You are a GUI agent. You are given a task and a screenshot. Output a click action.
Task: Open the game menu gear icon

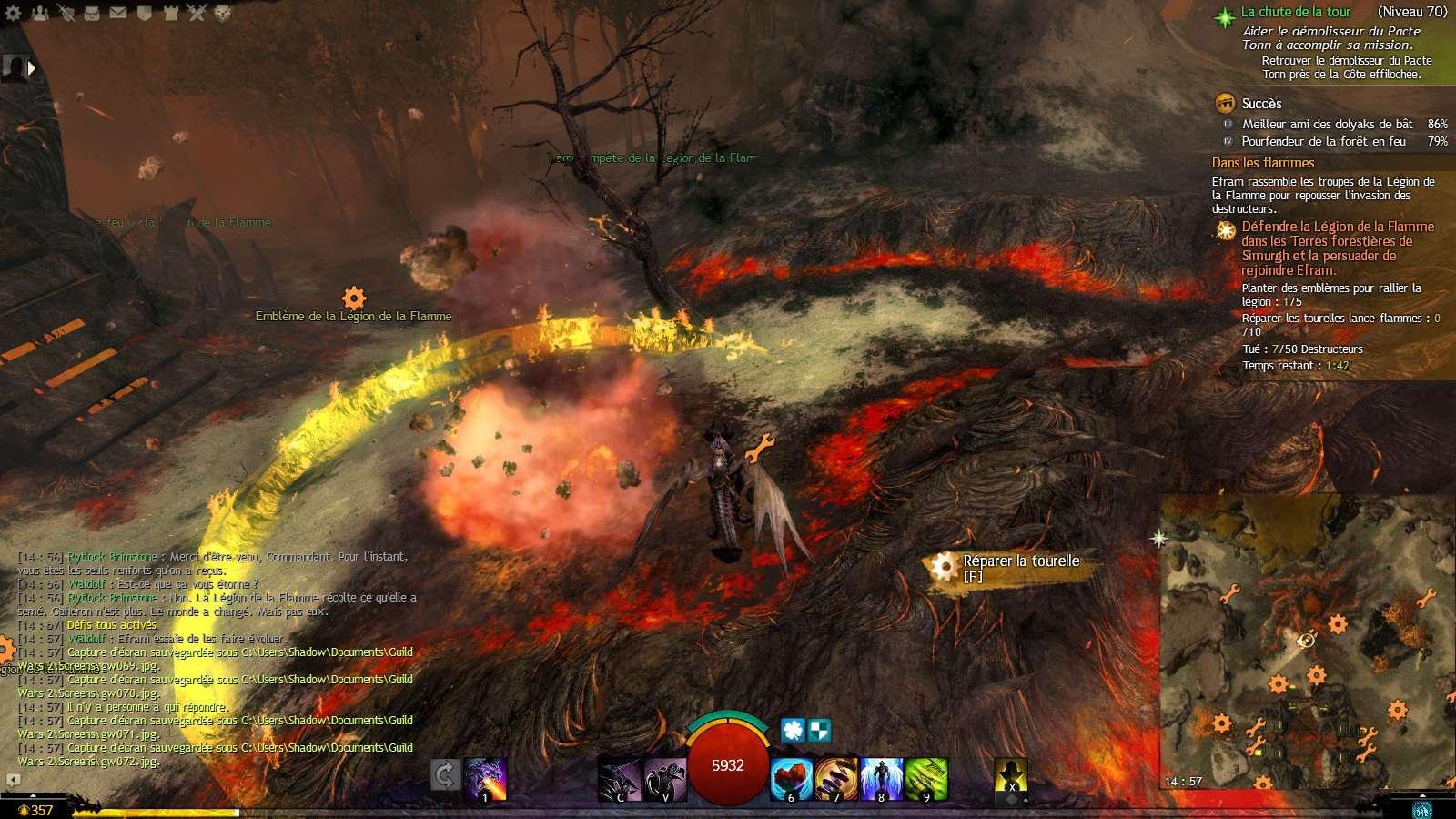(x=13, y=13)
